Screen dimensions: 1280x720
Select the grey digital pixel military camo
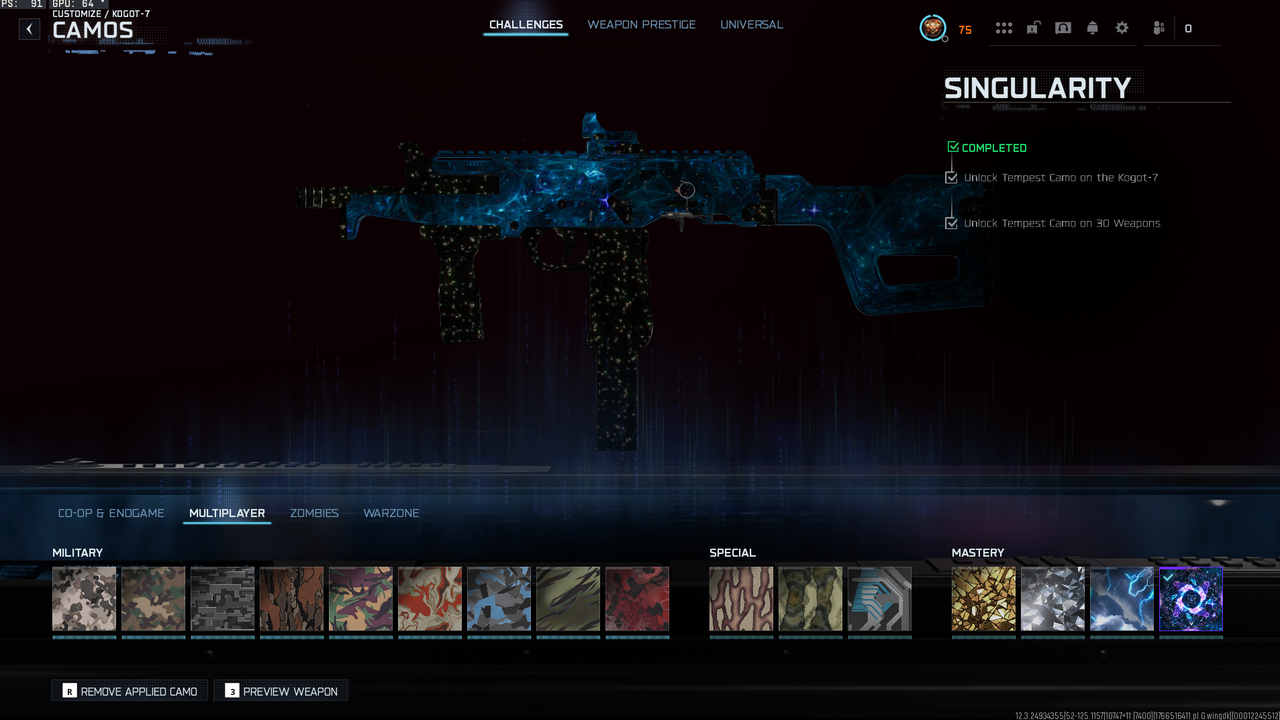pos(222,599)
